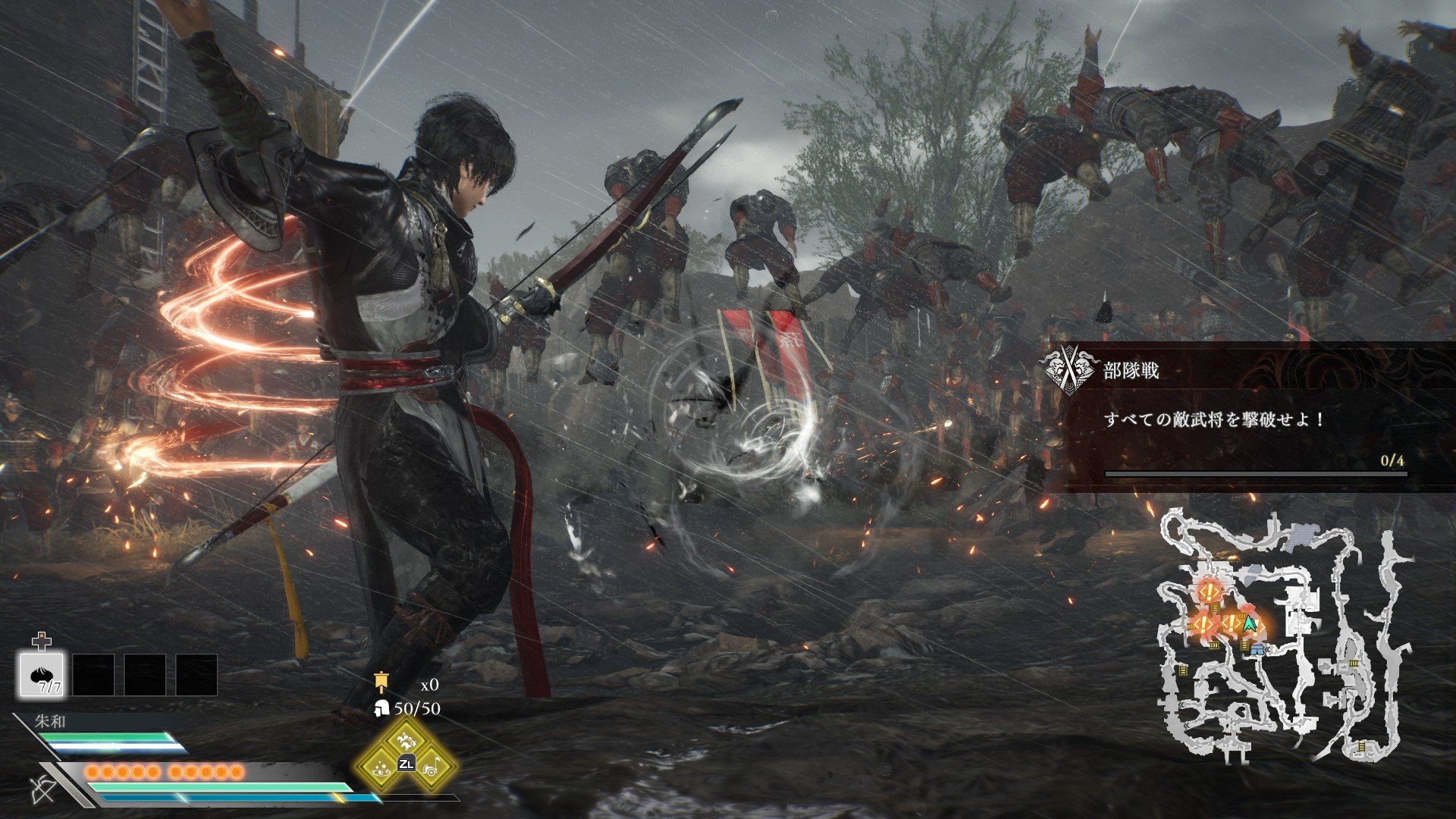Click the crossed swords 部隊戦 emblem
The width and height of the screenshot is (1456, 819).
pyautogui.click(x=1069, y=369)
